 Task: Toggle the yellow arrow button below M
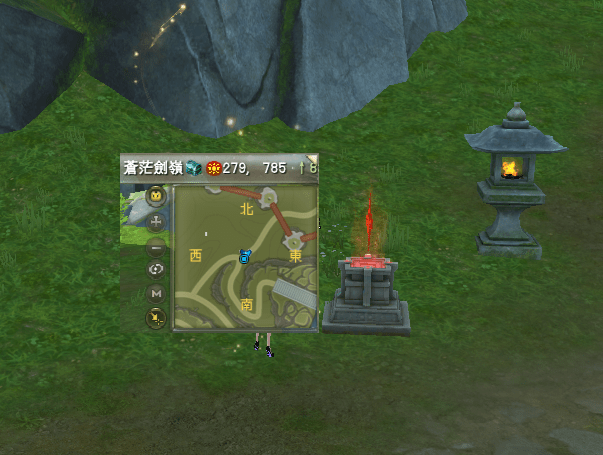click(x=156, y=318)
